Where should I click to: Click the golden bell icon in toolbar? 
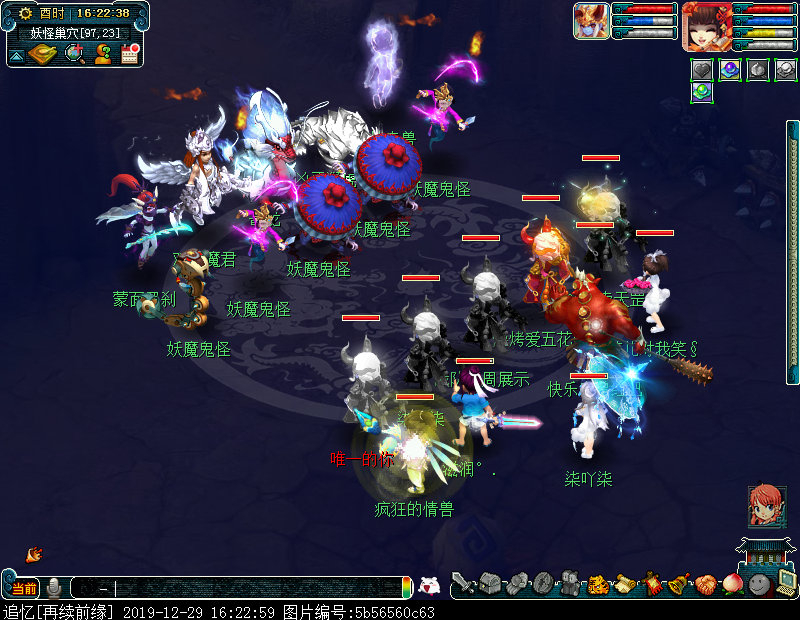tap(679, 584)
